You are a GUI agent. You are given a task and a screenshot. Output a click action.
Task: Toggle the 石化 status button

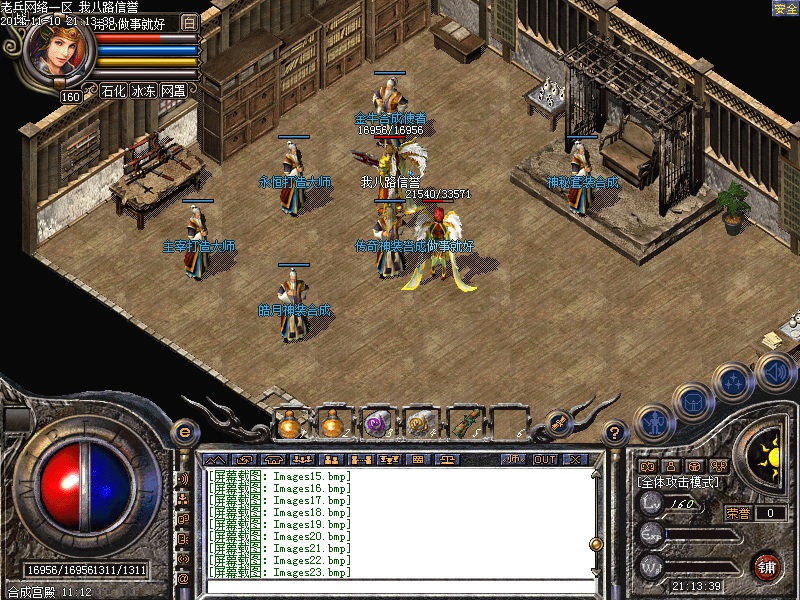click(113, 91)
